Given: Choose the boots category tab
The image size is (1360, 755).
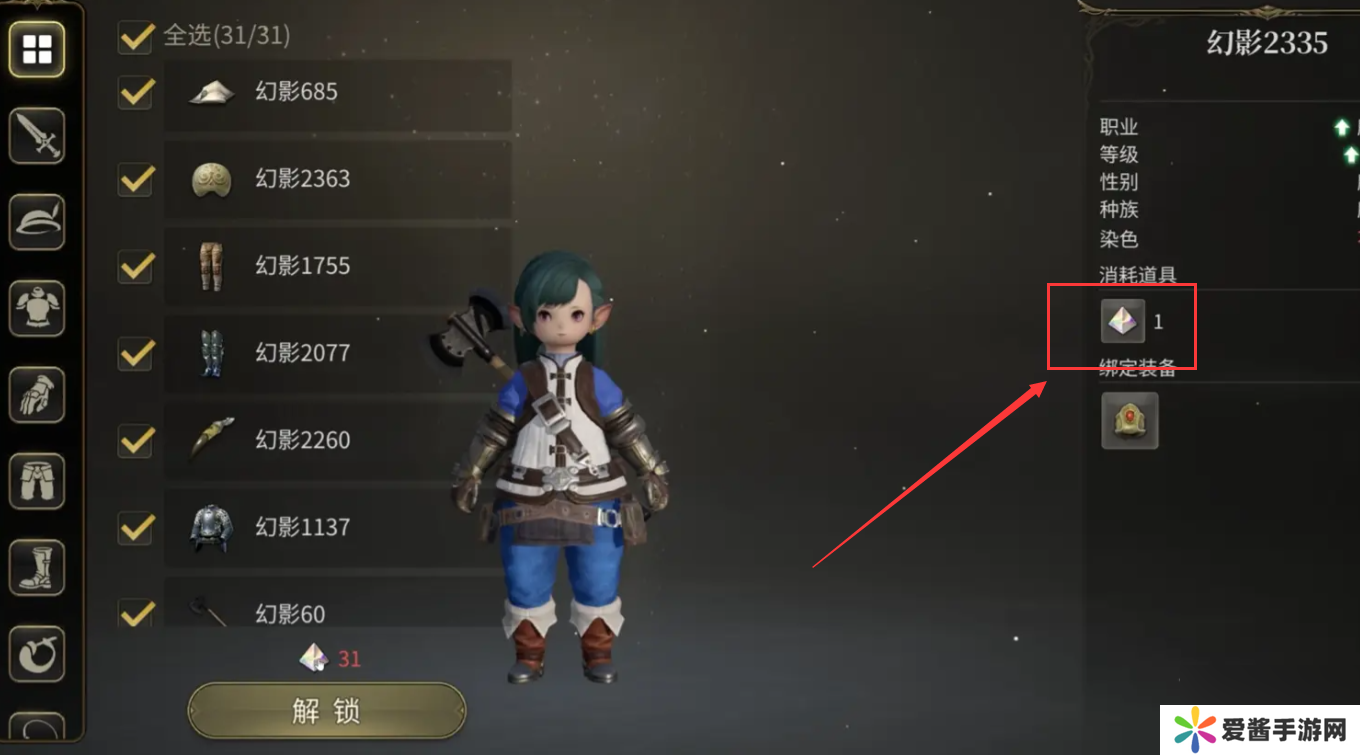Looking at the screenshot, I should [37, 567].
